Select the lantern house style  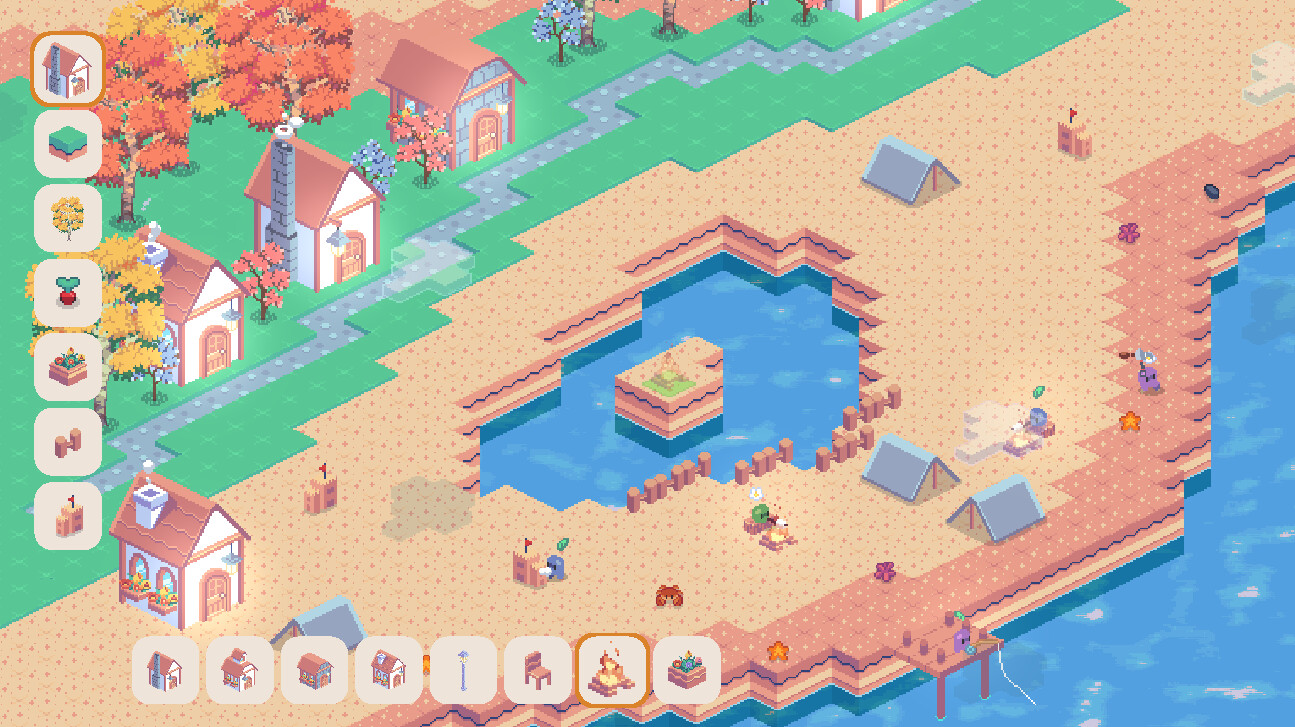click(387, 672)
